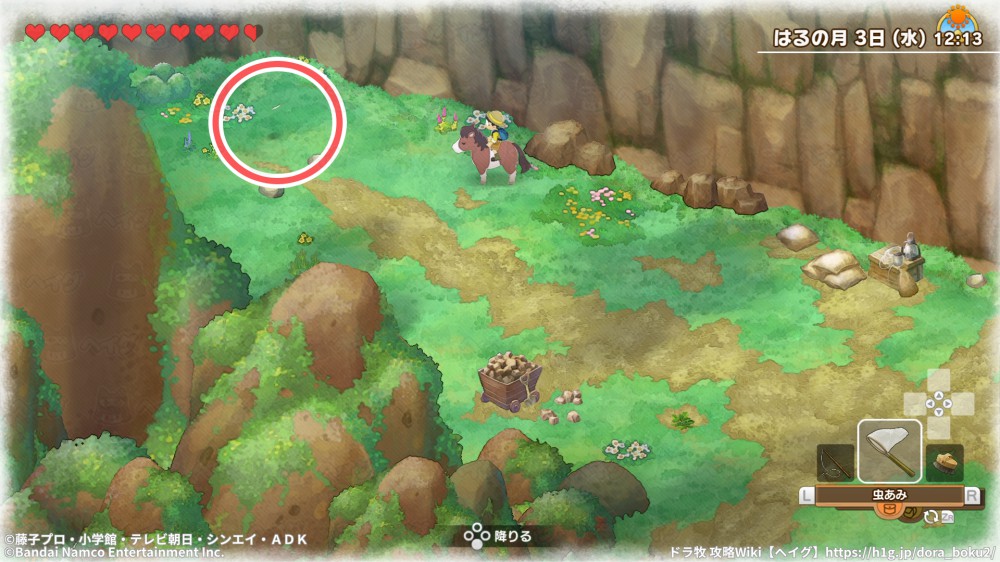Viewport: 1000px width, 562px height.
Task: Choose the horse brush tool slot
Action: point(944,463)
